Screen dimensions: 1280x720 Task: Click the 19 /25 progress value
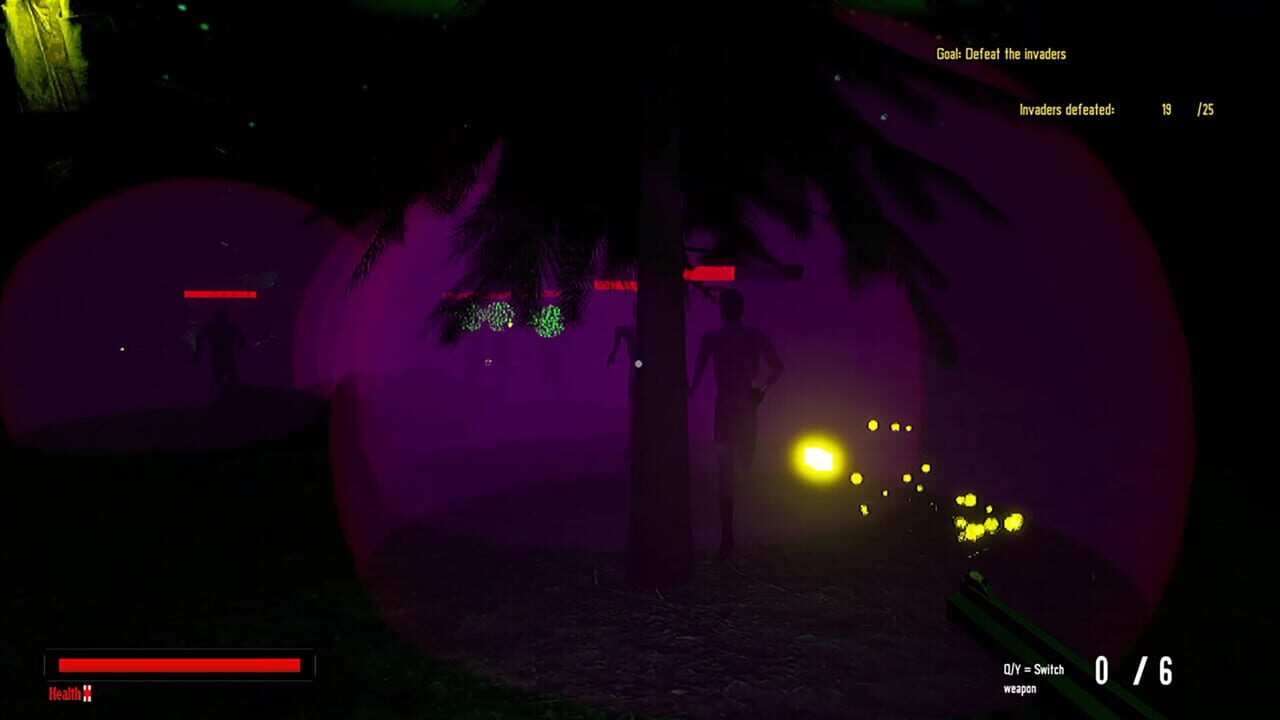[1186, 109]
